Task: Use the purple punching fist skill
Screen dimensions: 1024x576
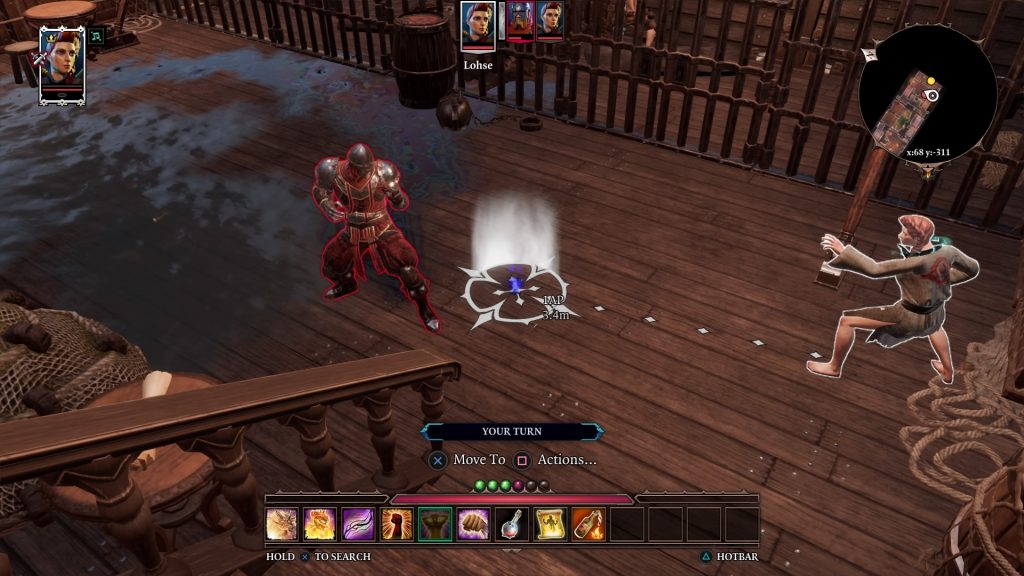Action: point(473,524)
